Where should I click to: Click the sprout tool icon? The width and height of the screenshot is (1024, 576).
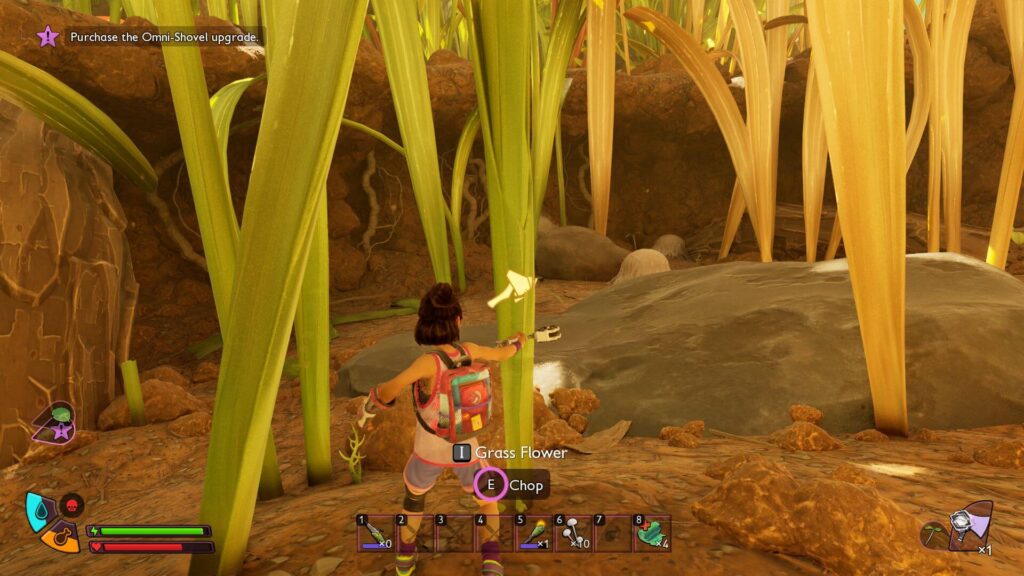(x=934, y=535)
